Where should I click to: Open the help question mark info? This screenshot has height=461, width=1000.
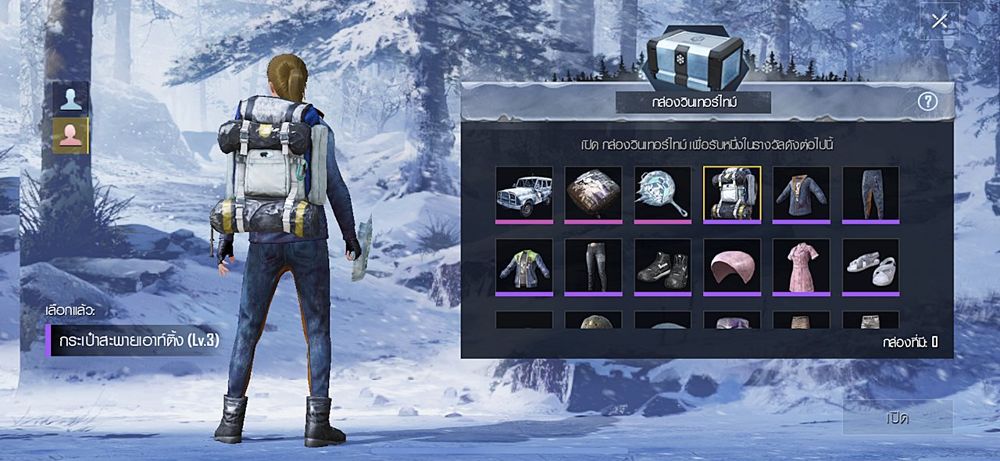click(926, 102)
